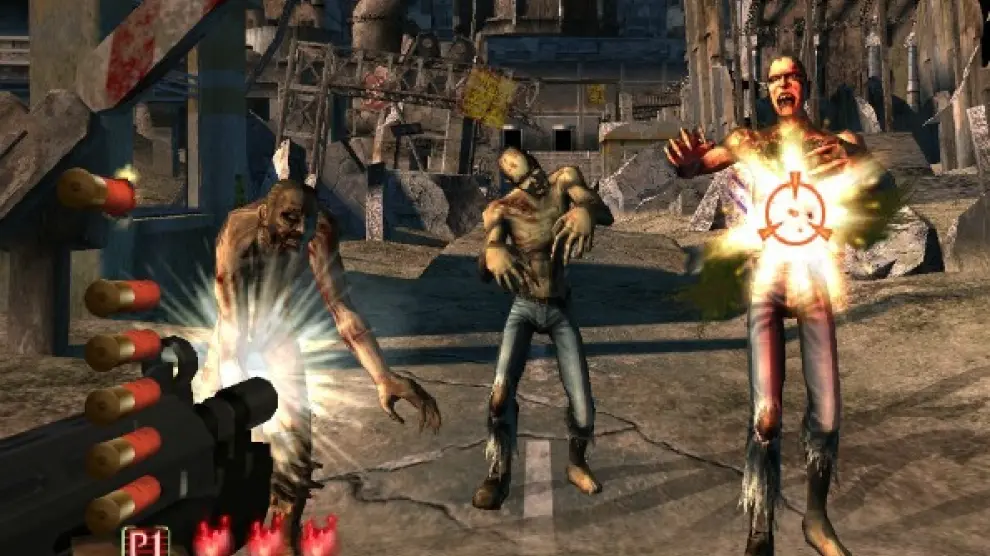This screenshot has width=990, height=556.
Task: Click the P1 player badge
Action: 145,541
